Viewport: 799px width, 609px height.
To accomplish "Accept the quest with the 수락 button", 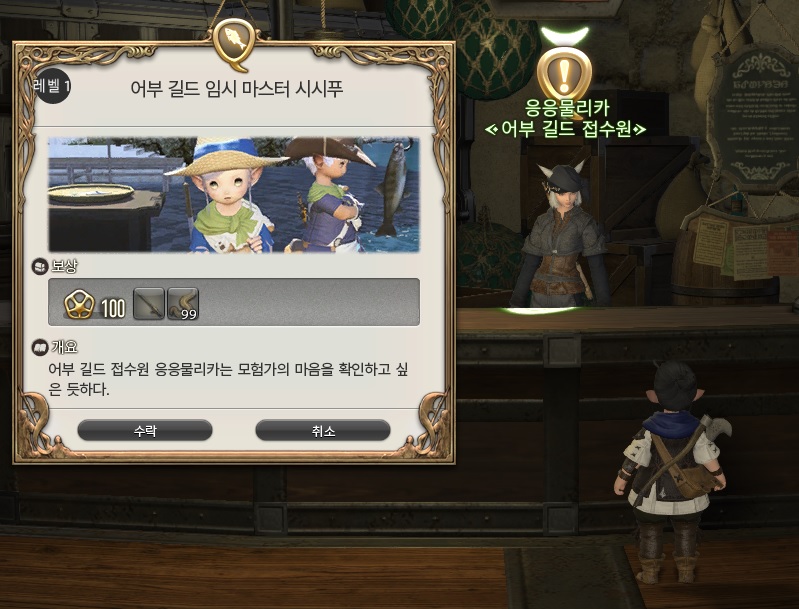I will pos(145,431).
